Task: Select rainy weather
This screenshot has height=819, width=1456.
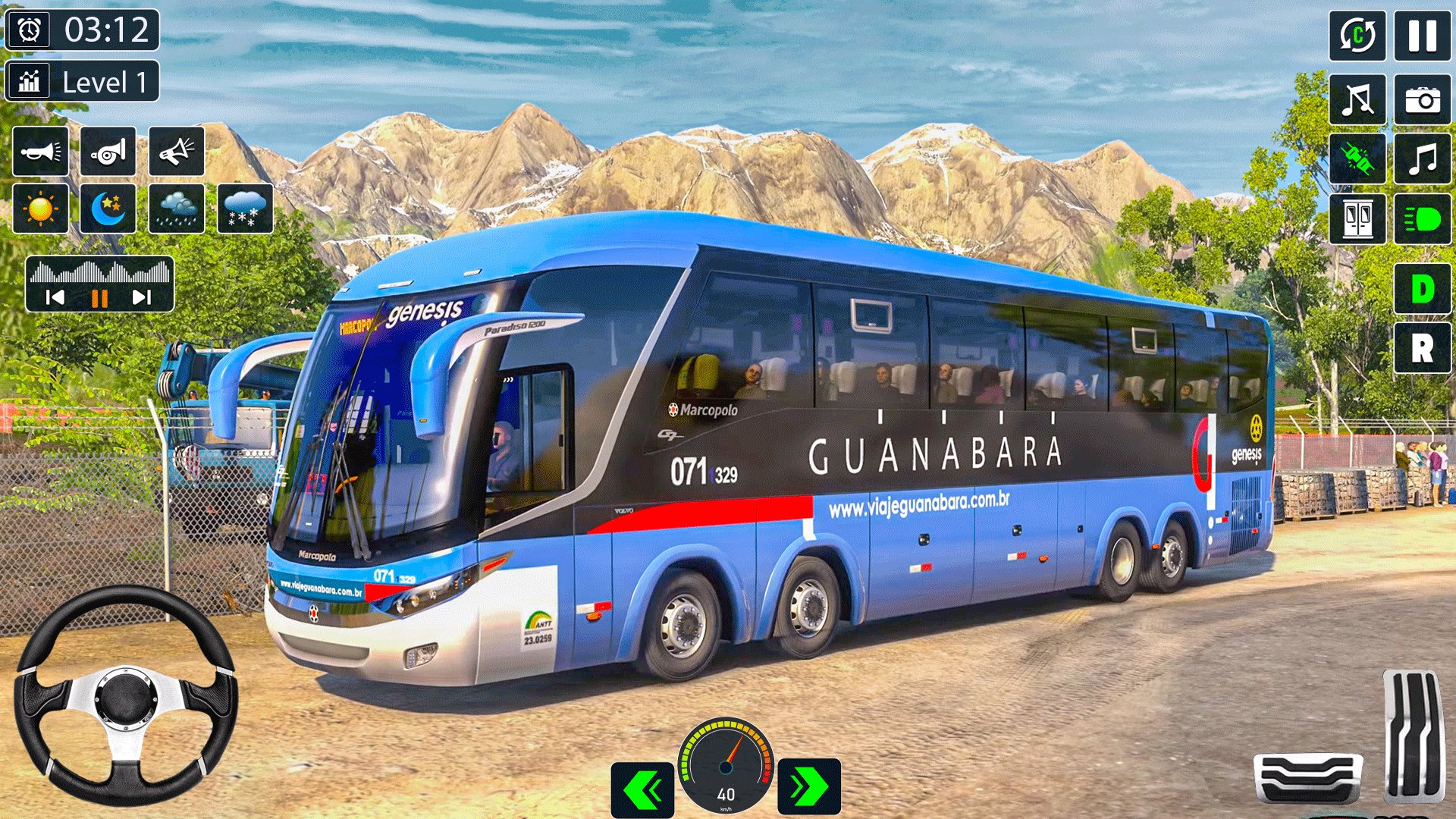Action: pyautogui.click(x=176, y=209)
